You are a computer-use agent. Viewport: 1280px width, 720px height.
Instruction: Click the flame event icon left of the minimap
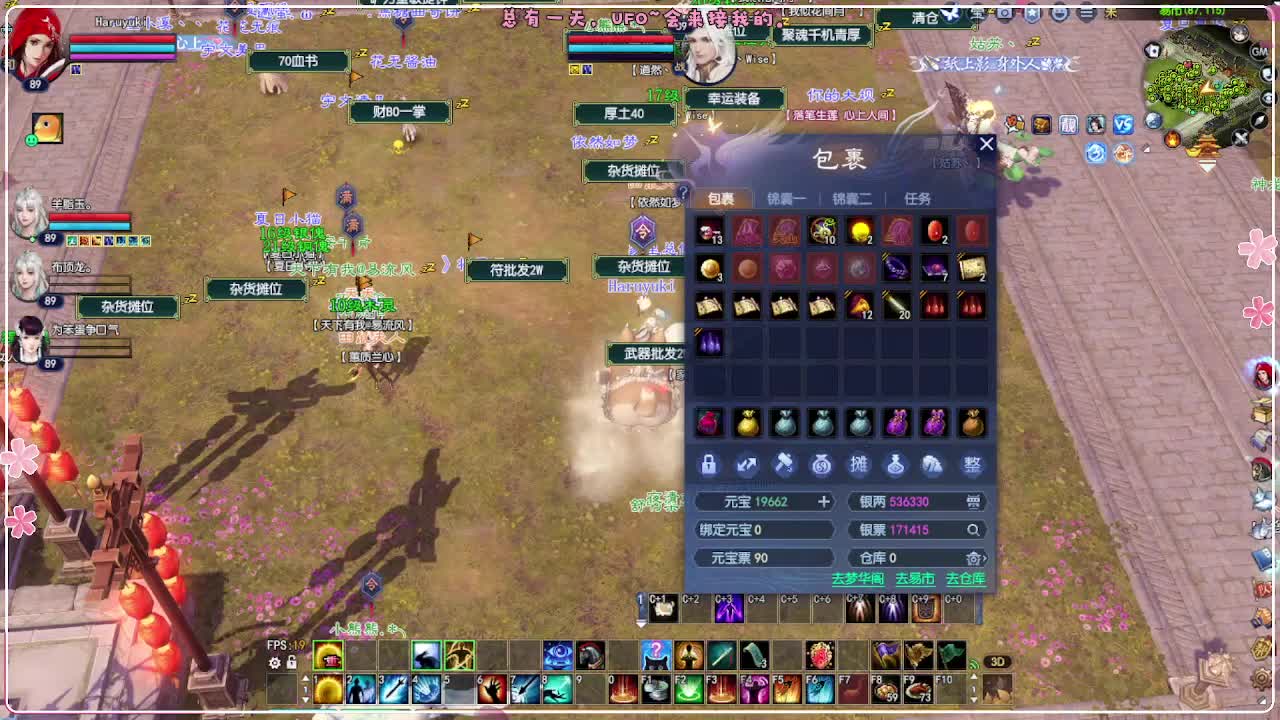point(1172,139)
